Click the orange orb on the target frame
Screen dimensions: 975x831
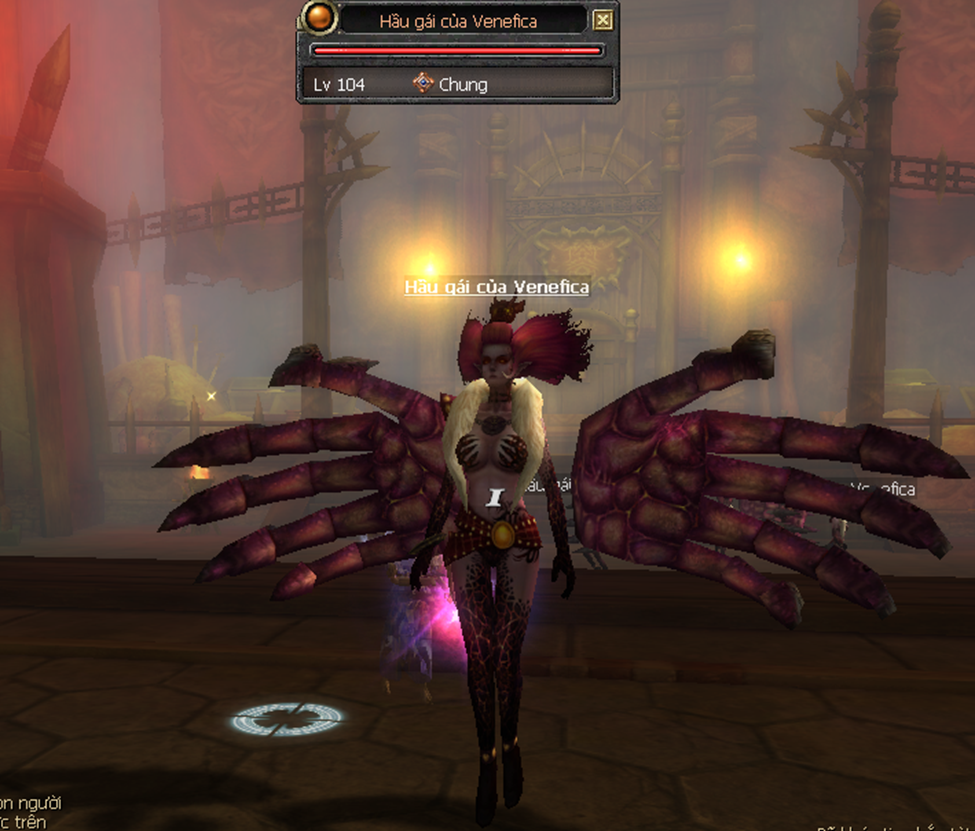tap(320, 20)
